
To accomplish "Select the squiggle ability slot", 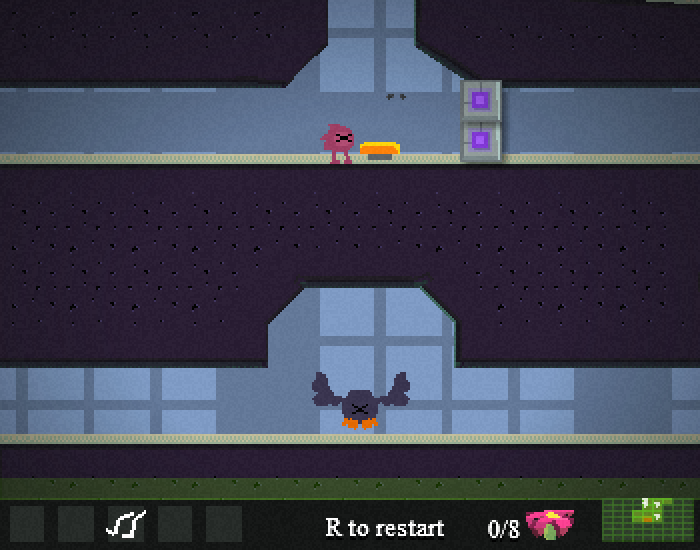I will click(x=127, y=523).
